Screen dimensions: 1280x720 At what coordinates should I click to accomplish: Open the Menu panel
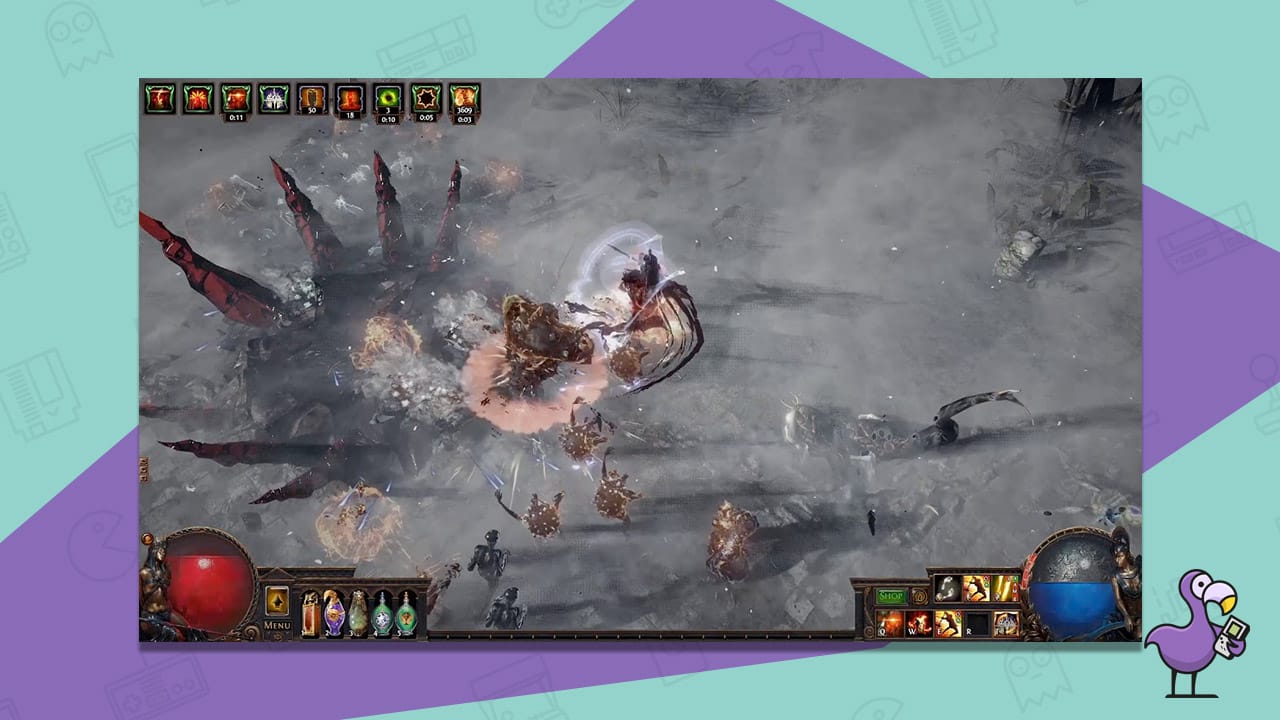coord(277,624)
